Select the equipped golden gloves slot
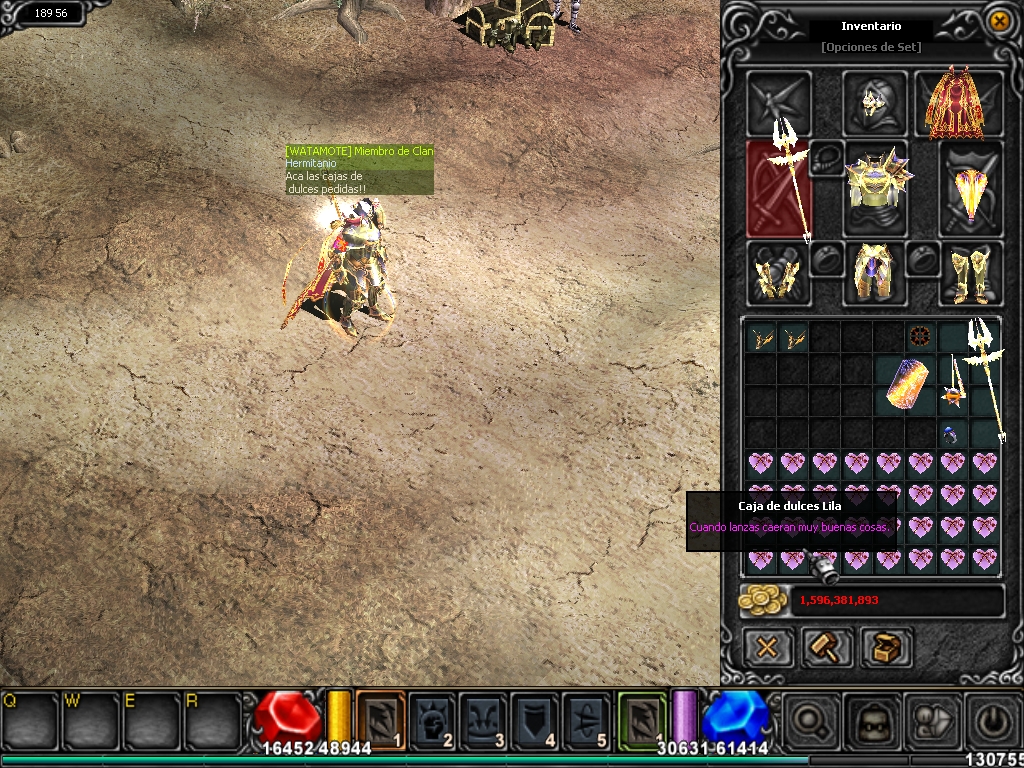1024x768 pixels. point(777,274)
